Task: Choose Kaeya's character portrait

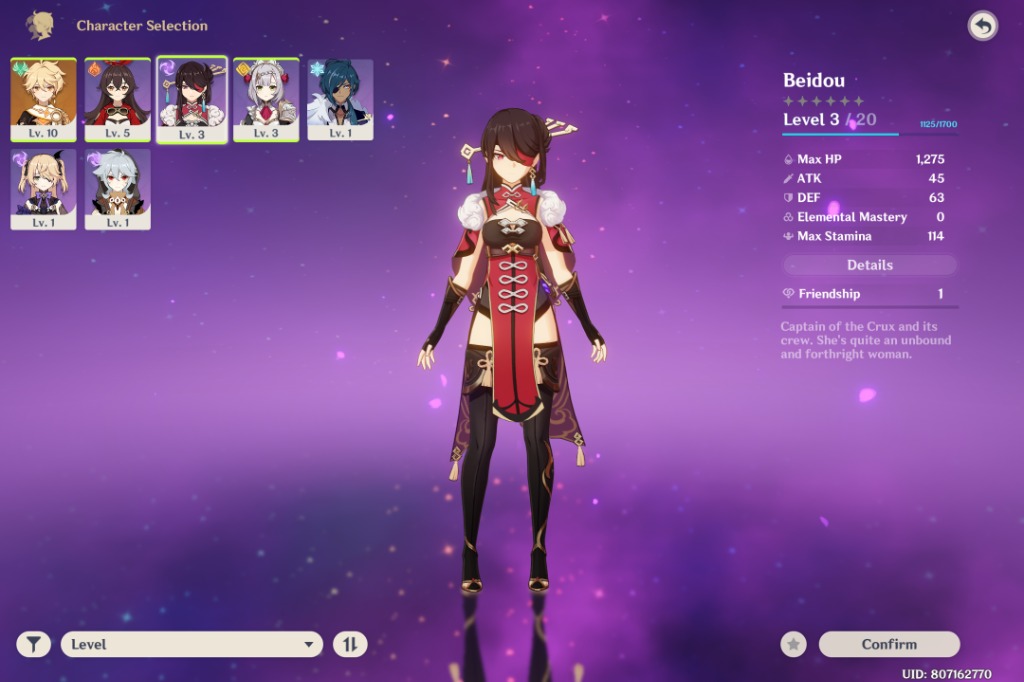Action: coord(340,98)
